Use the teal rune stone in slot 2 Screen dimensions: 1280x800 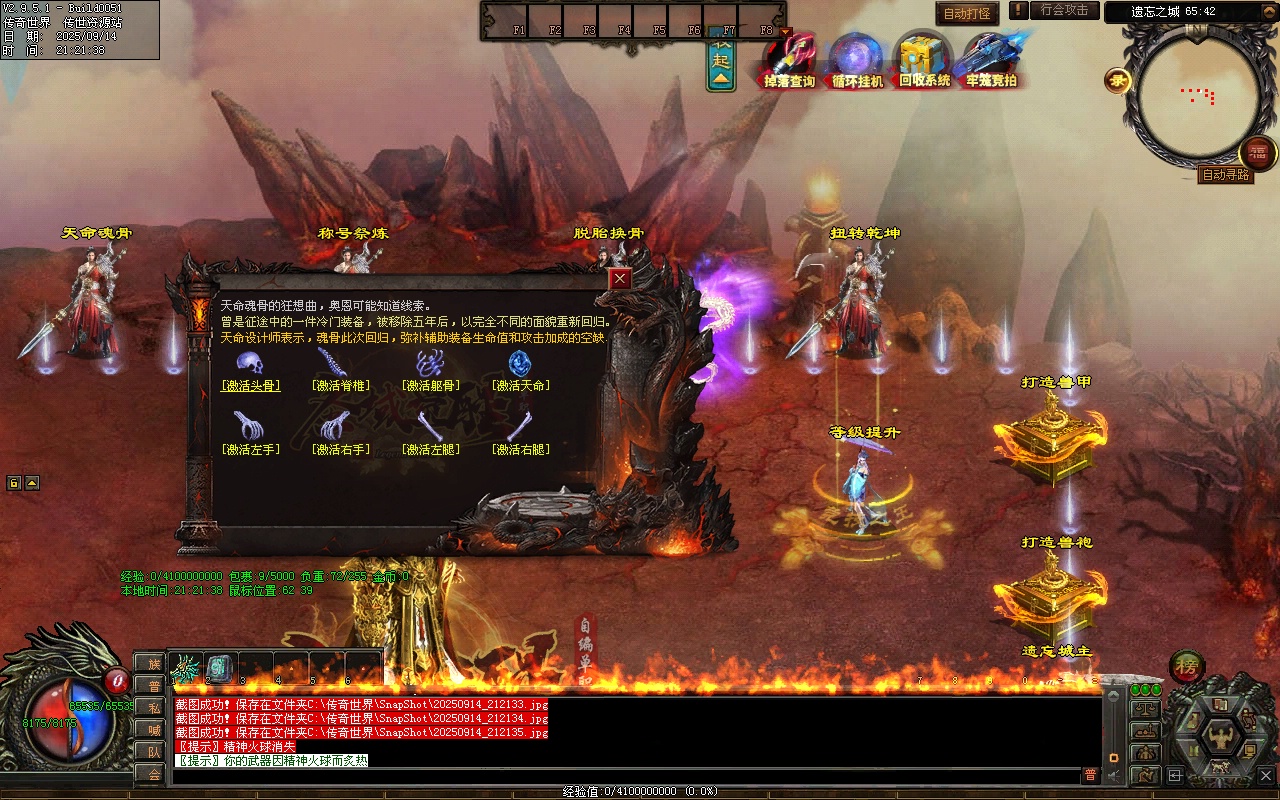220,667
